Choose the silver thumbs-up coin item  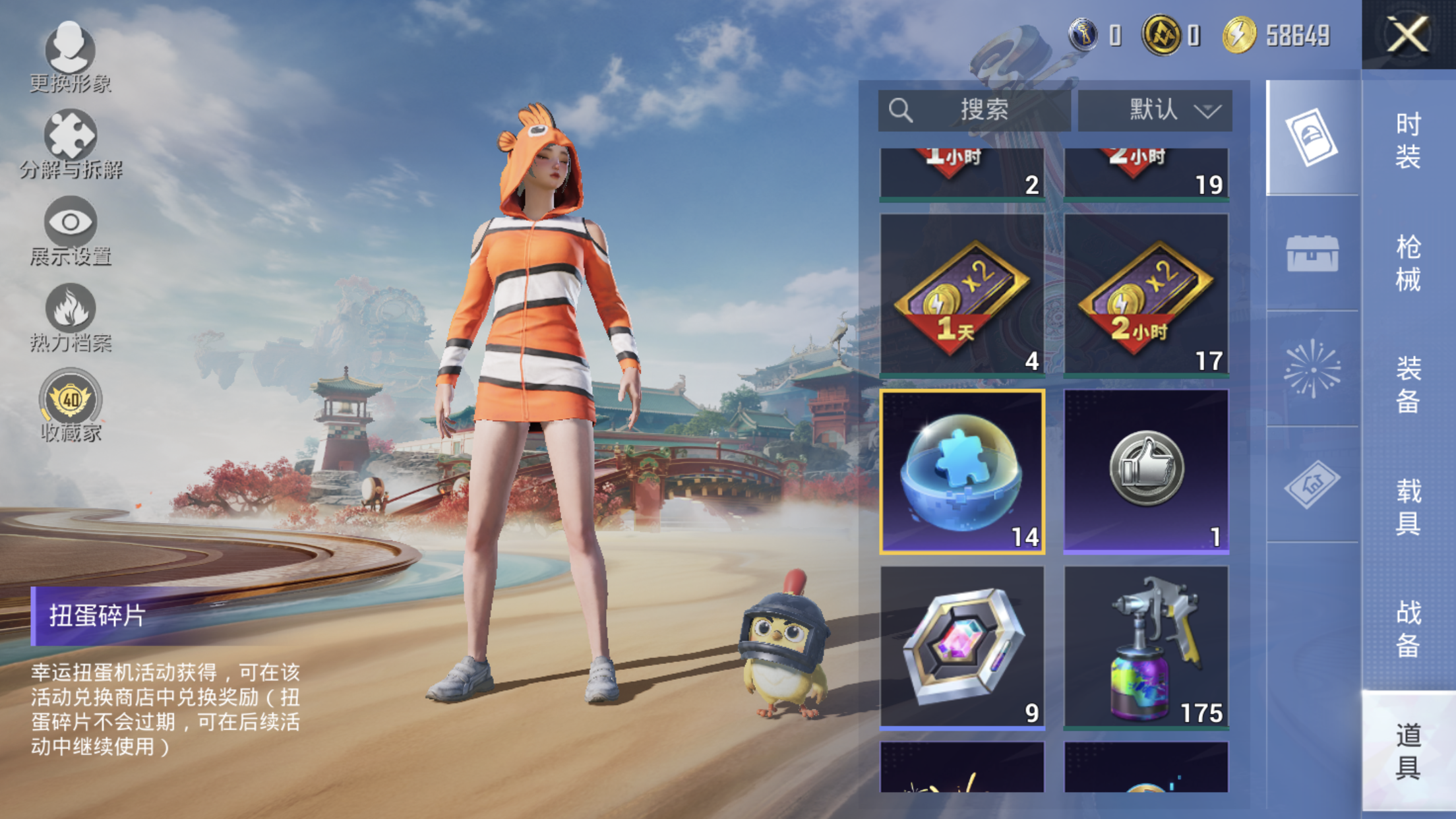(1146, 471)
